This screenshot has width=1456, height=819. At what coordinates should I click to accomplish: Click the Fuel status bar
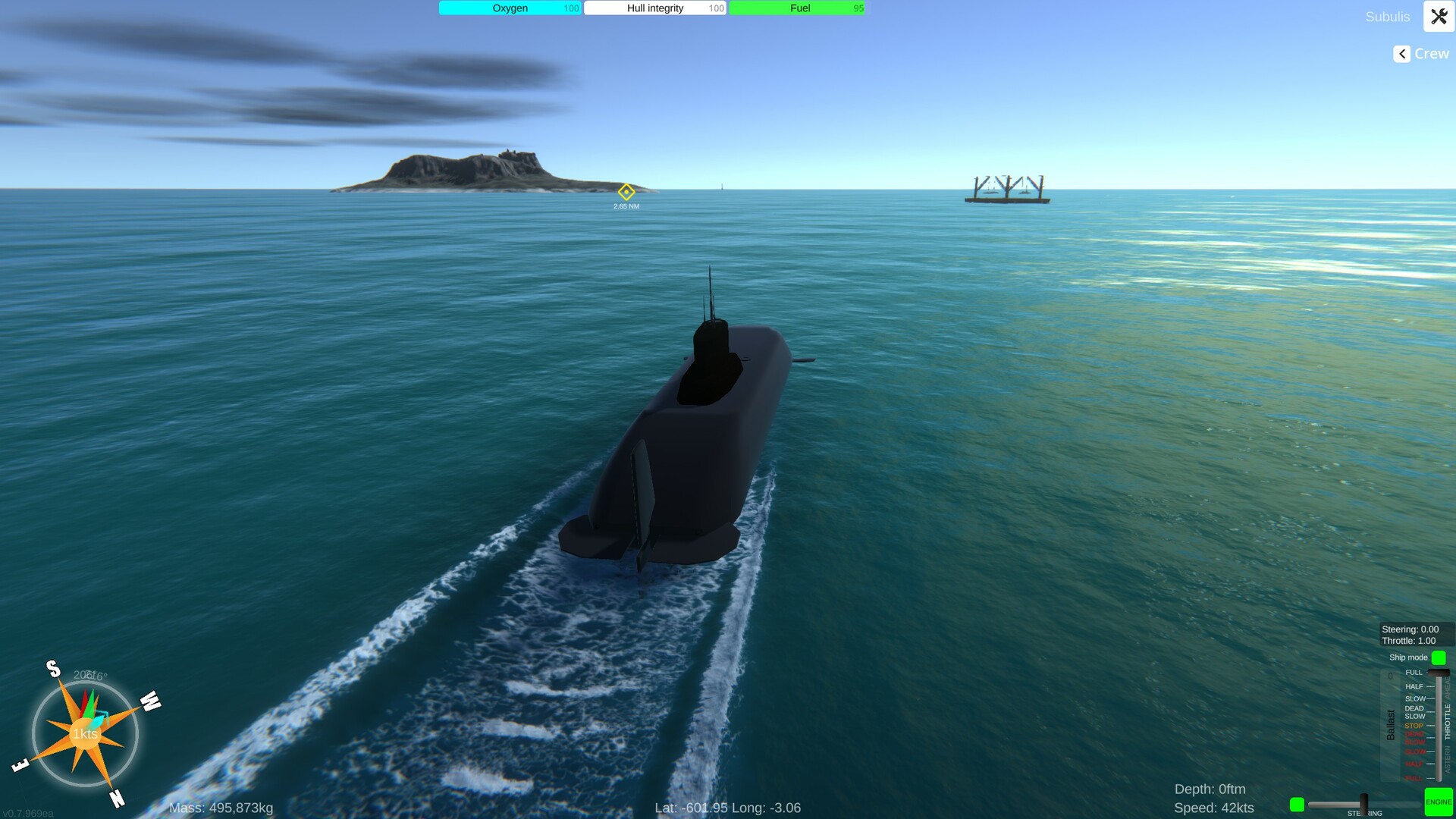[x=799, y=8]
